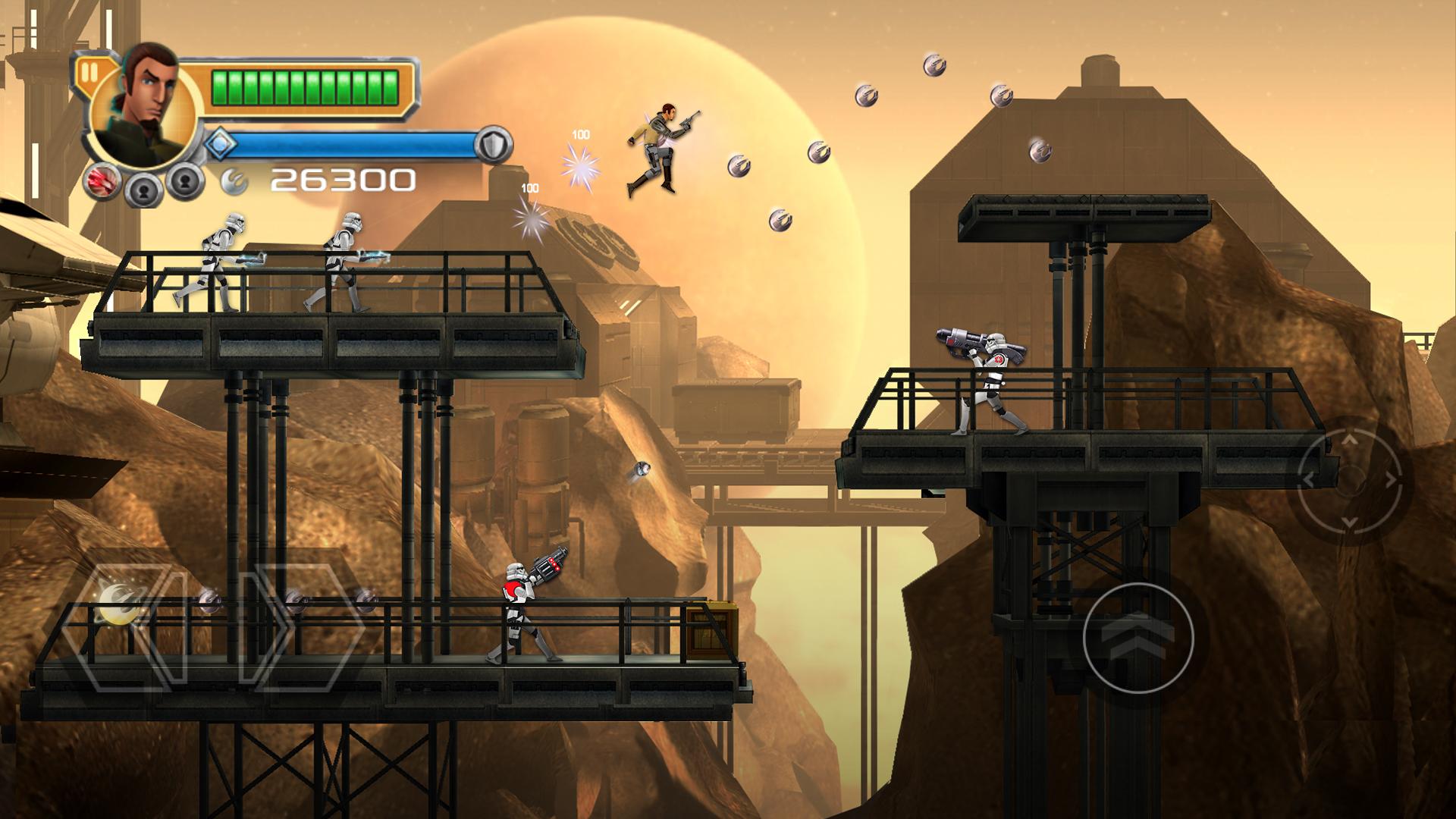Tap the silver shield icon
Screen dimensions: 1456x819
[494, 145]
